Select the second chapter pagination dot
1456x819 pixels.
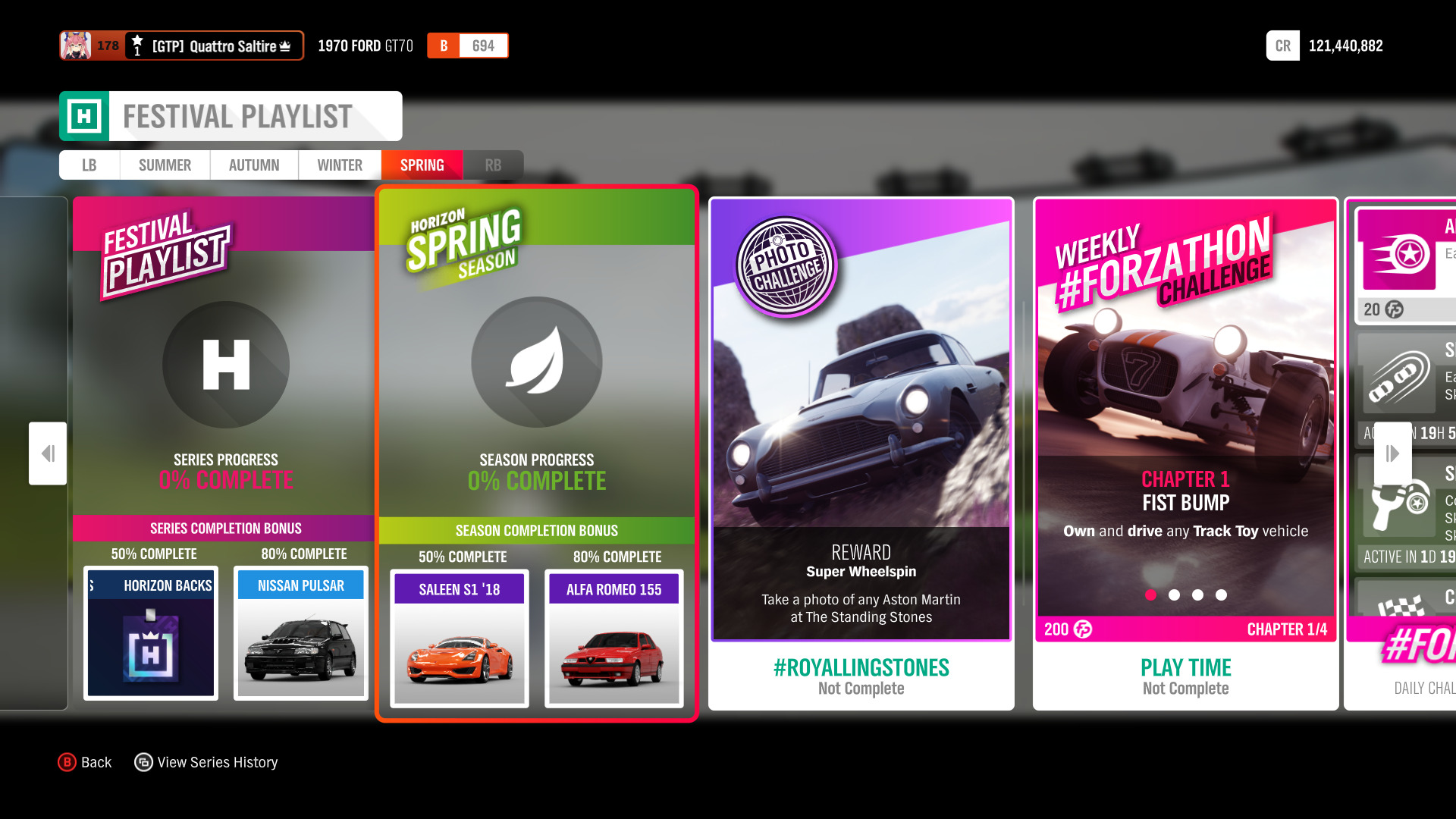click(1174, 595)
